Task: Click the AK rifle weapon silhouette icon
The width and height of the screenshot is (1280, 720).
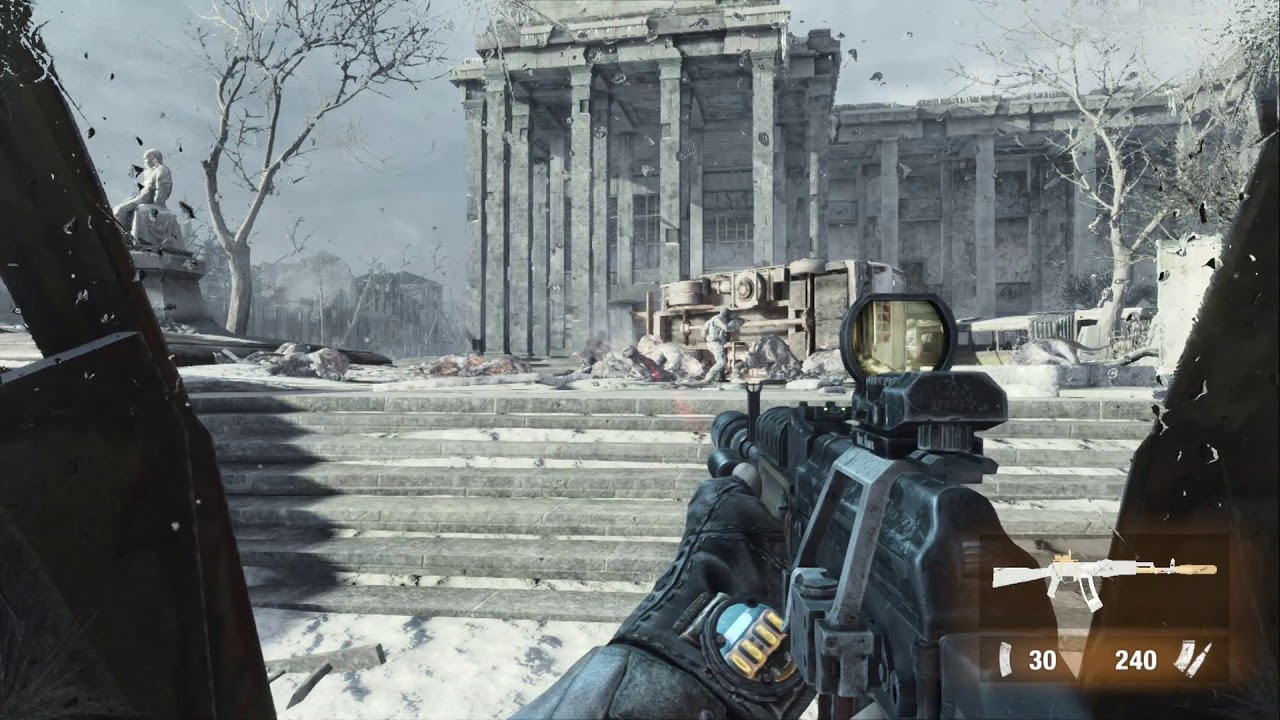Action: pos(1098,575)
